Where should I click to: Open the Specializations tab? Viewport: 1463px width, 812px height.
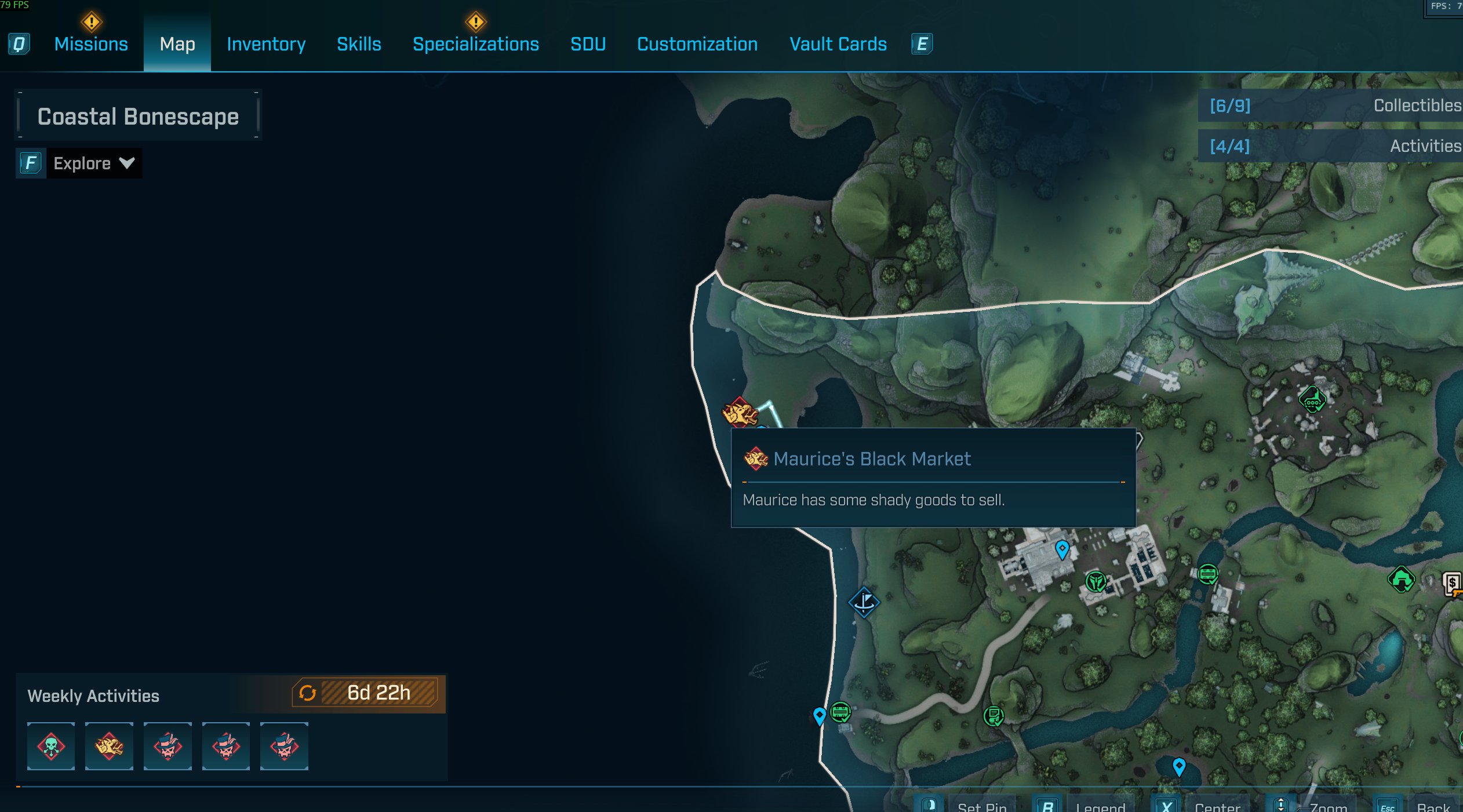pyautogui.click(x=475, y=44)
